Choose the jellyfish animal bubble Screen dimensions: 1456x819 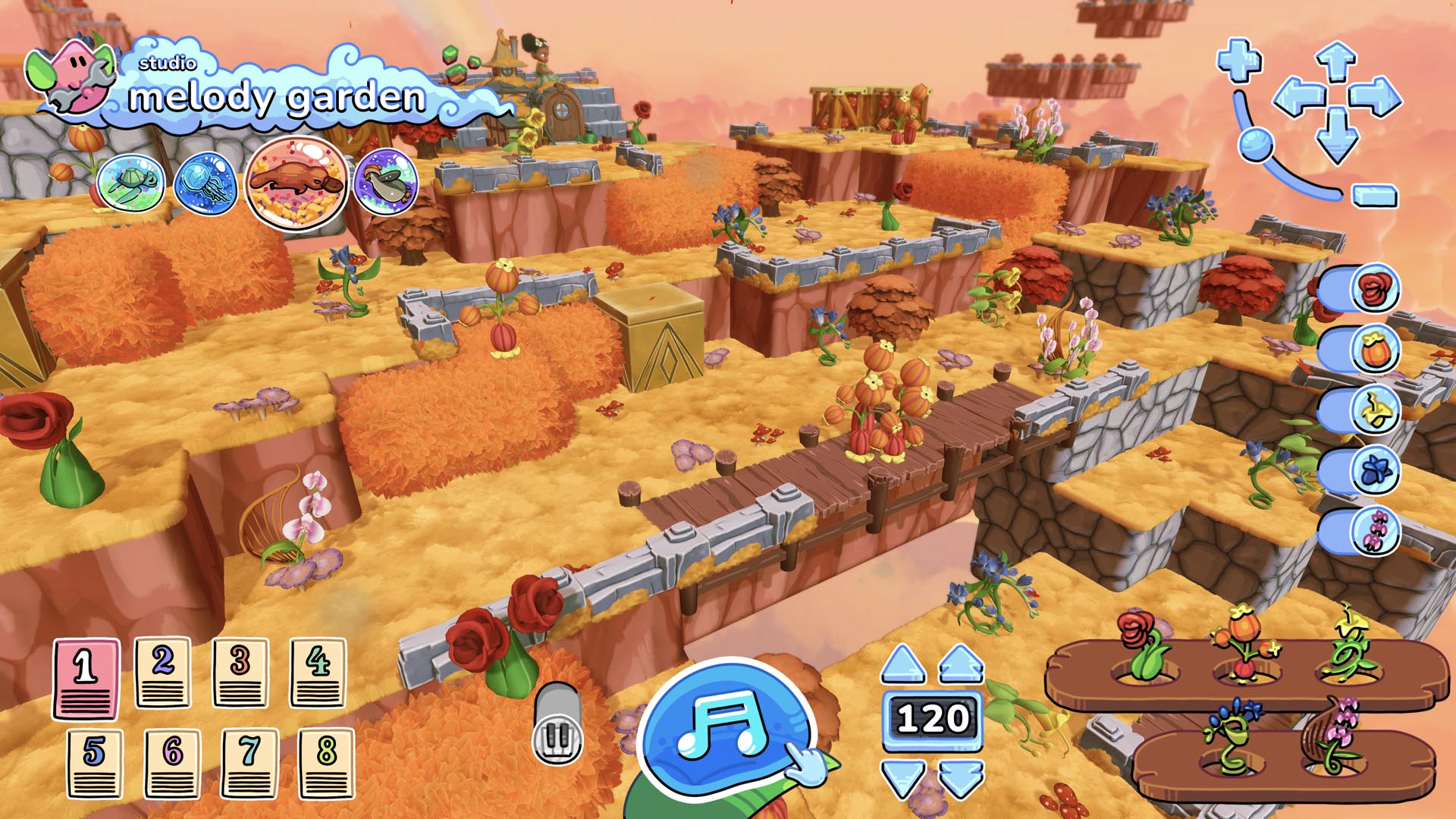205,183
